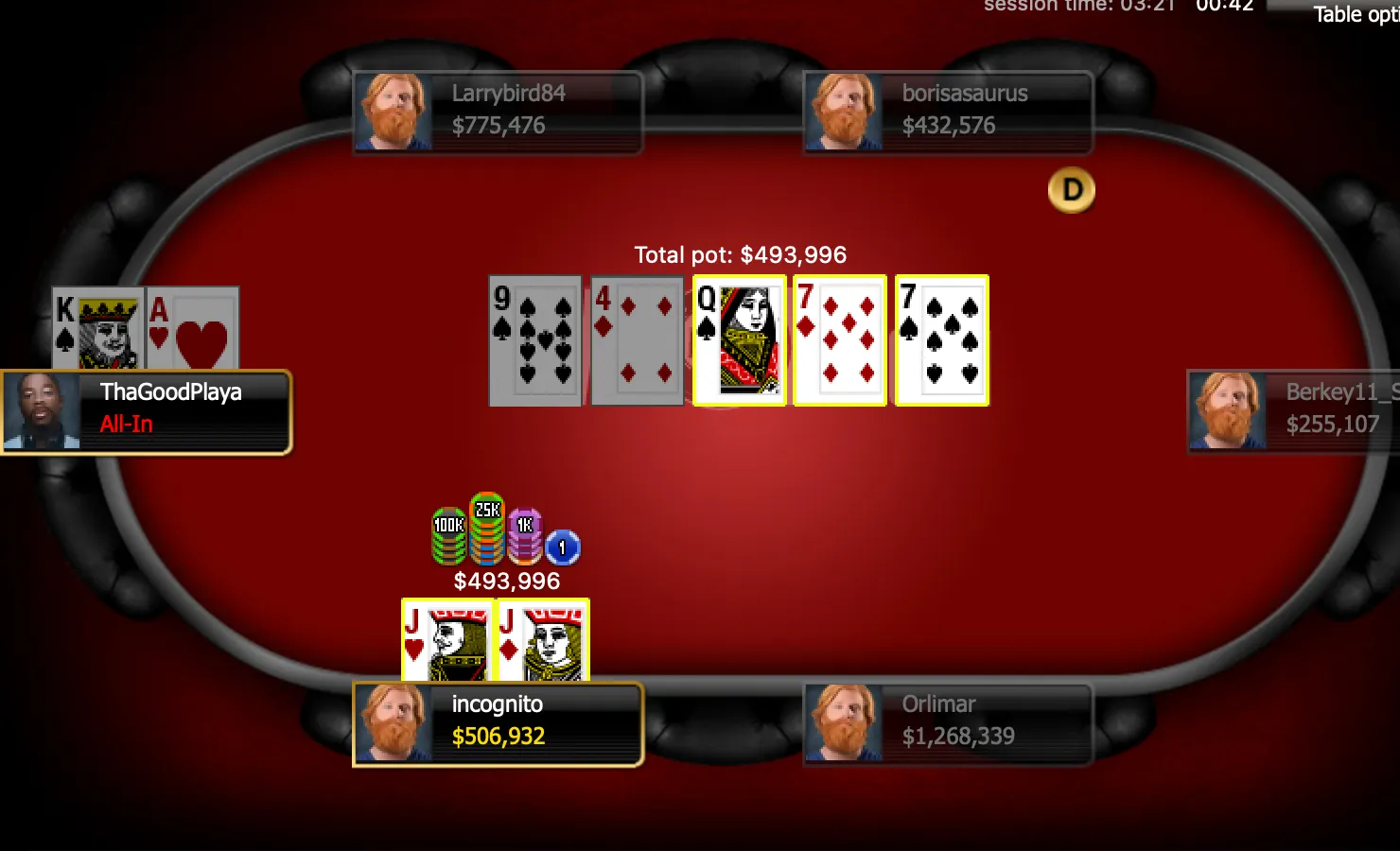Image resolution: width=1400 pixels, height=851 pixels.
Task: Select incognito's jack of diamonds card
Action: [543, 640]
